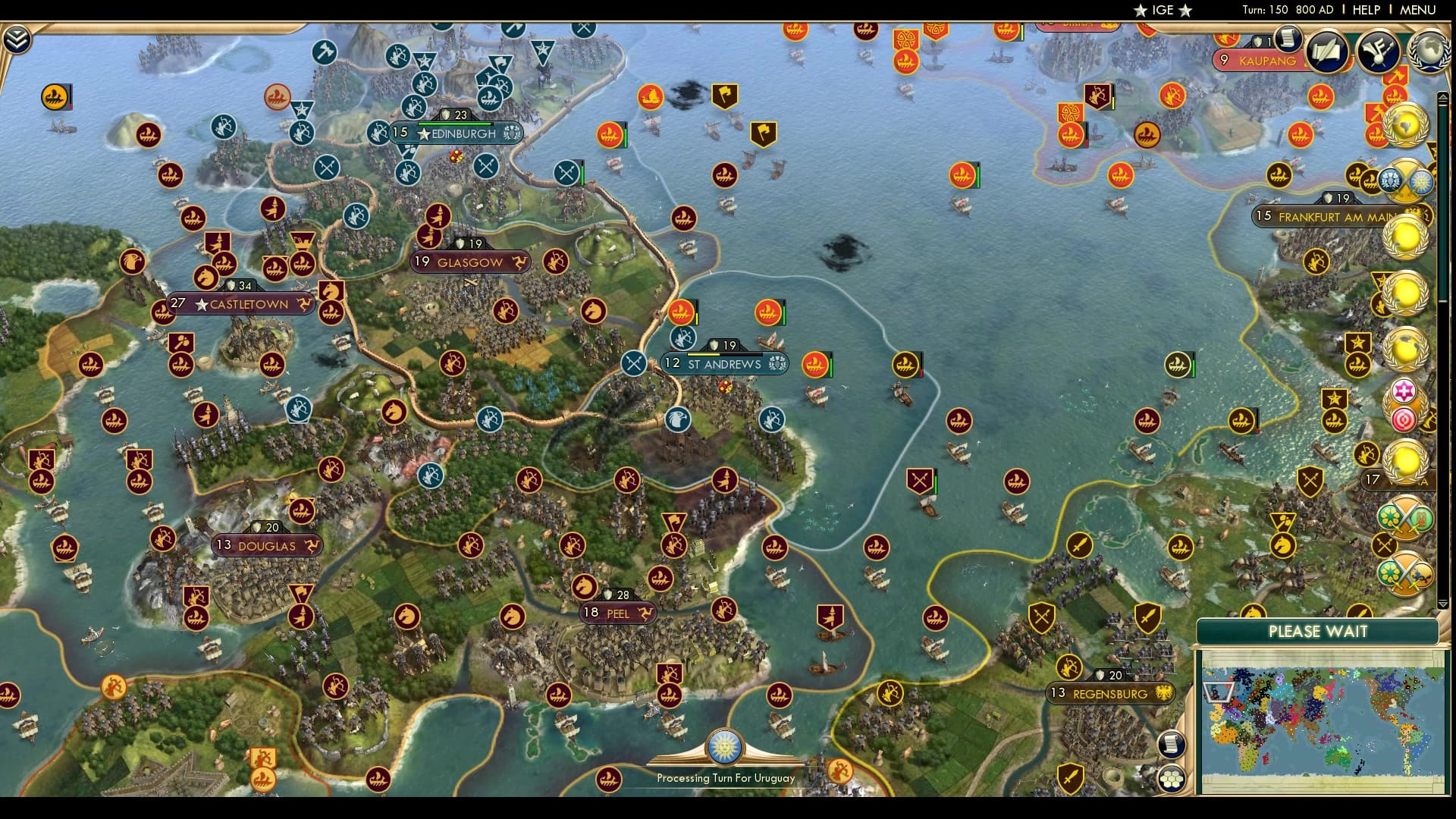The height and width of the screenshot is (819, 1456).
Task: Click the capital star on Edinburgh's banner
Action: [422, 133]
